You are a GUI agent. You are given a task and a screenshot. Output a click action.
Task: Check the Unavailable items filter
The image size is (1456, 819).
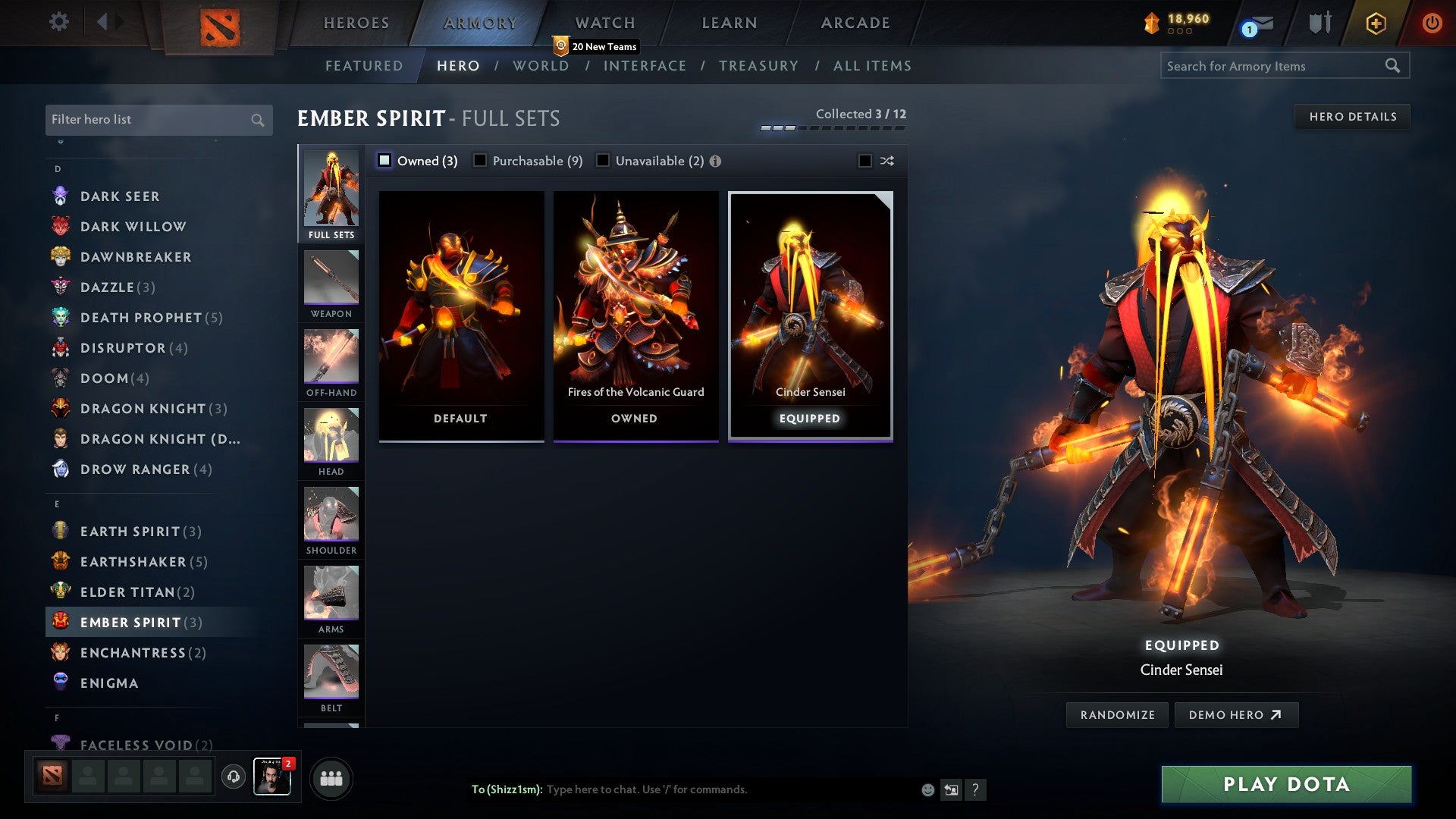coord(603,160)
